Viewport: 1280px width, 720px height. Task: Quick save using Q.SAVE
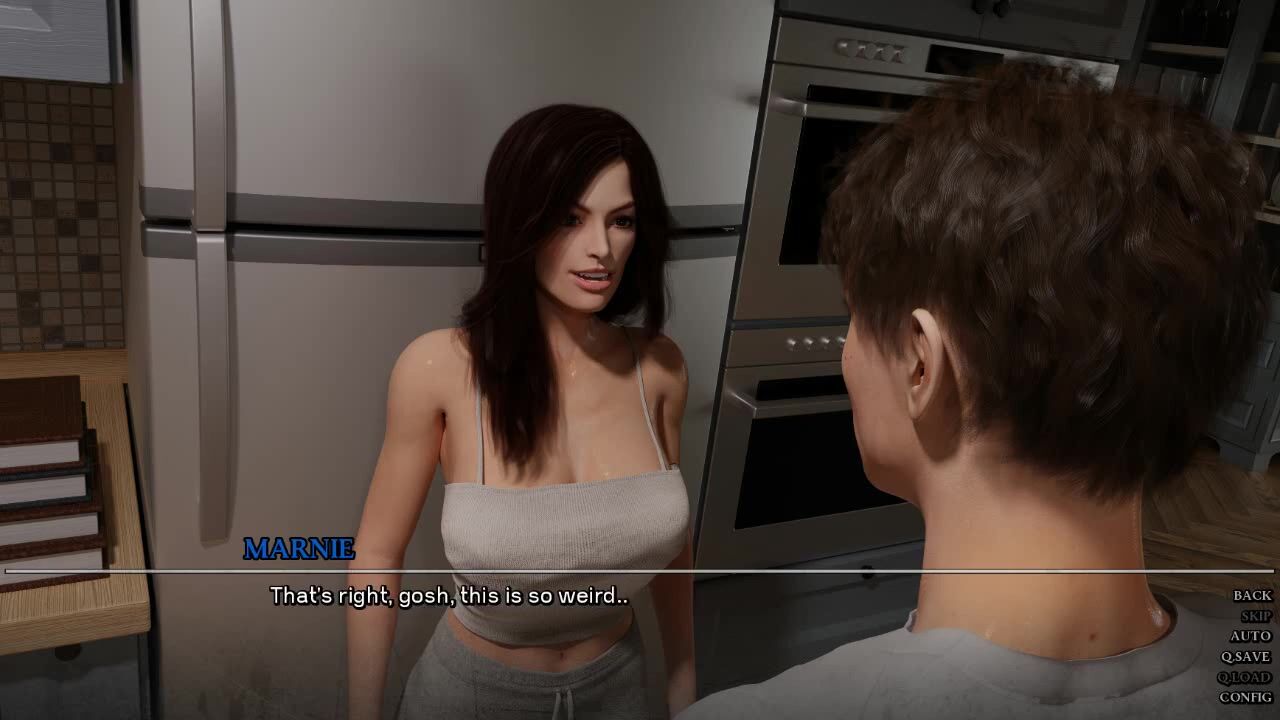(1246, 657)
